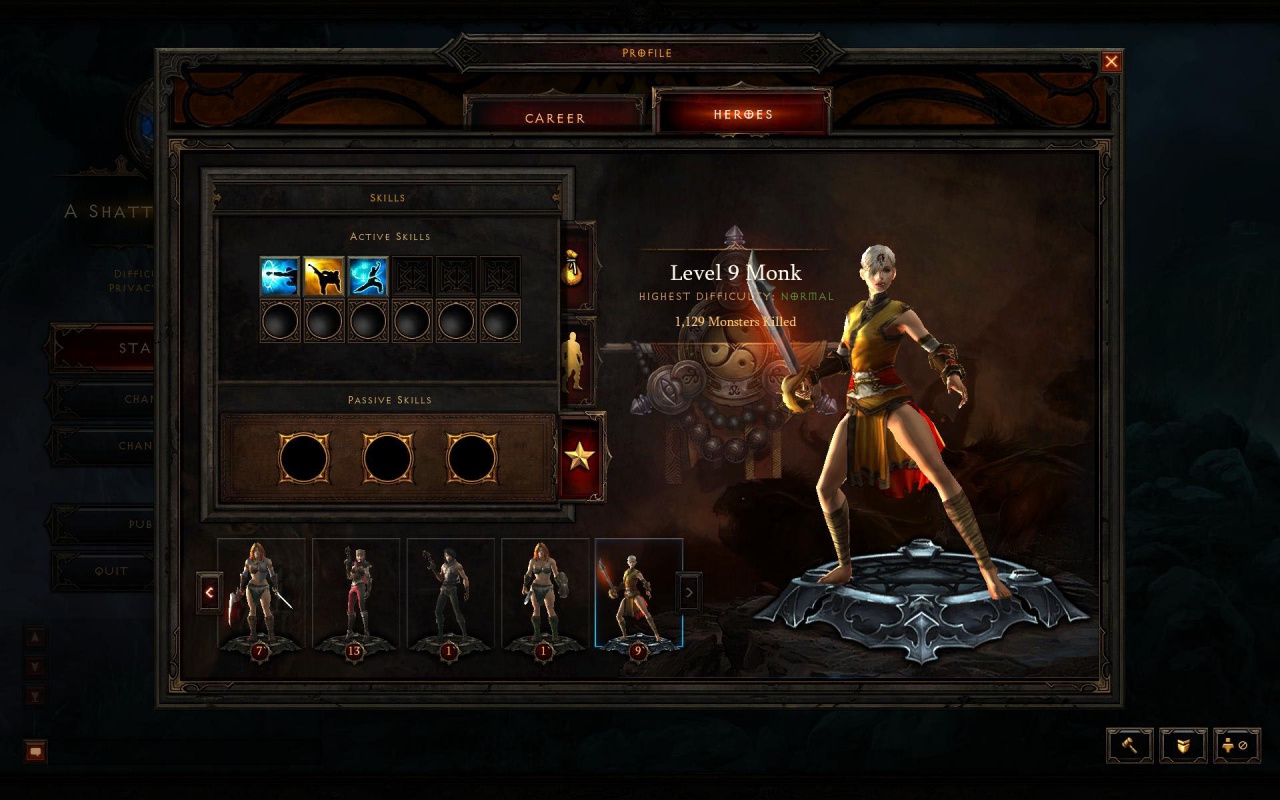Click the blue martial stance skill icon
Screen dimensions: 1280x800
click(368, 276)
